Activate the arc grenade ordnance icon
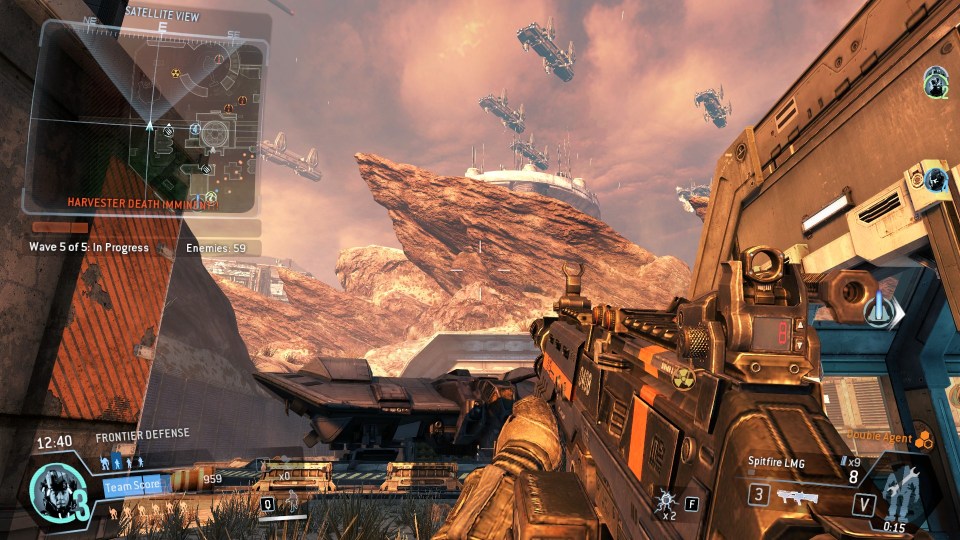The height and width of the screenshot is (540, 960). click(665, 497)
